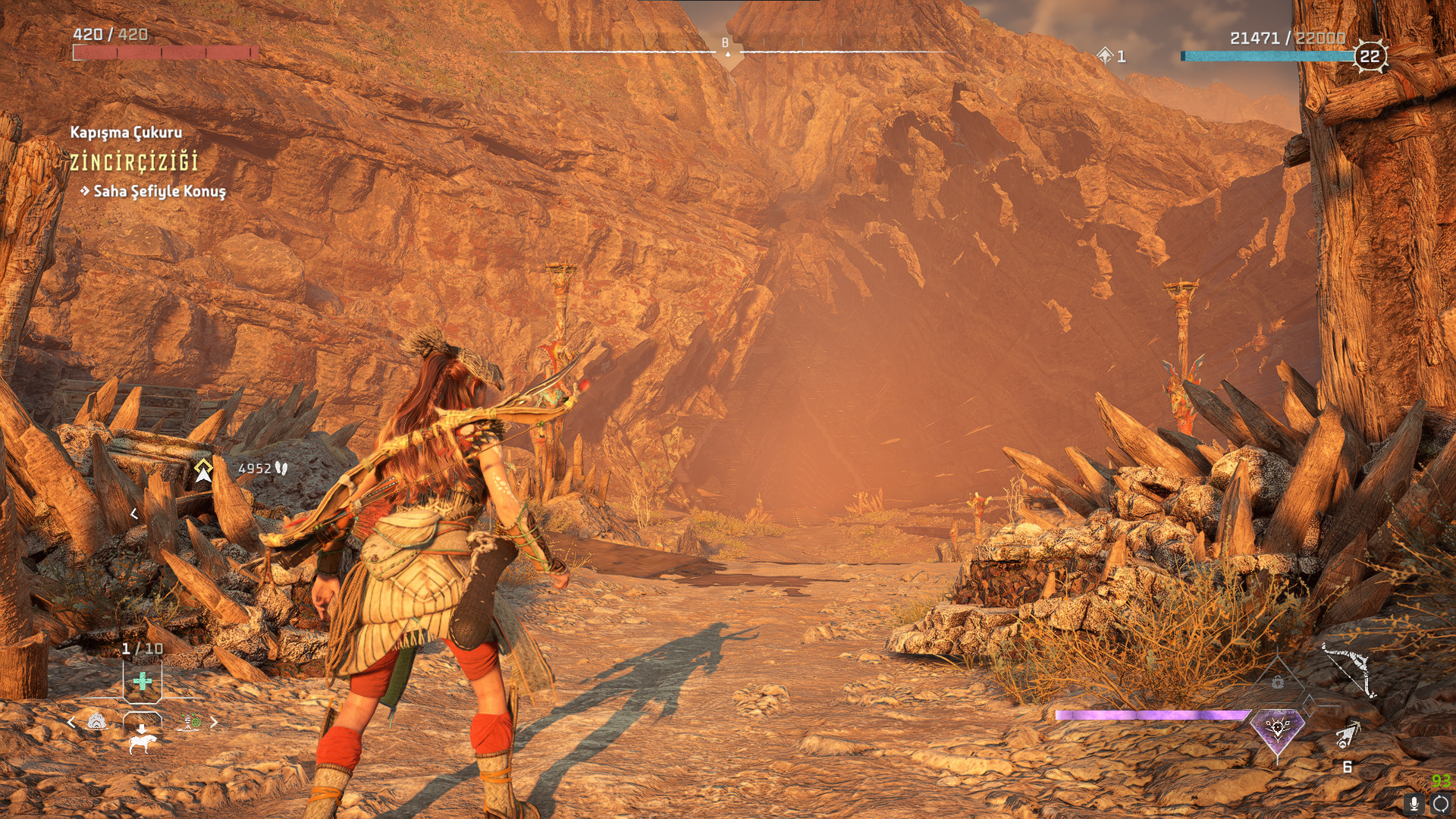1456x819 pixels.
Task: Click the circular refresh overlay button
Action: coord(1441,804)
